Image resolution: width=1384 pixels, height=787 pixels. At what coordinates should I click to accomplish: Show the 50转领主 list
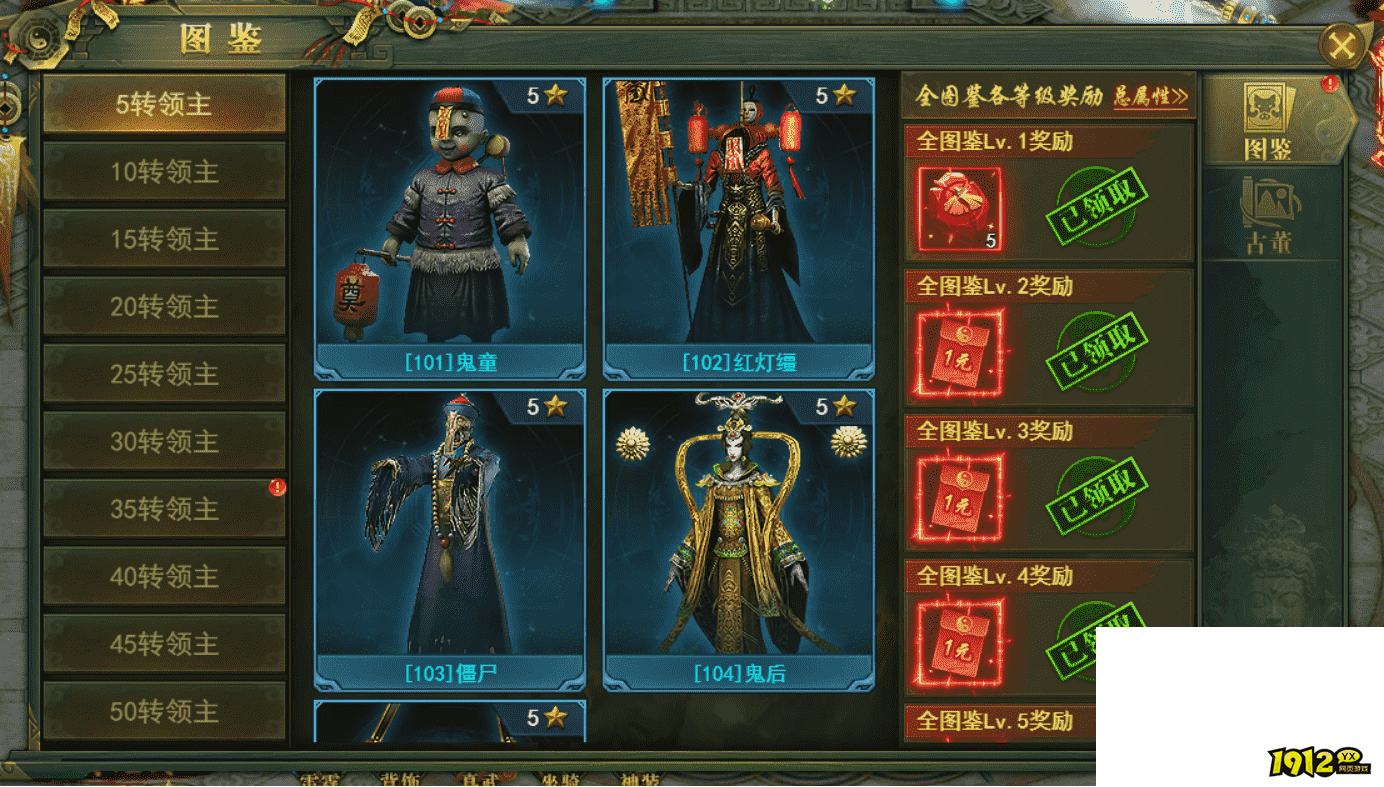[x=164, y=711]
